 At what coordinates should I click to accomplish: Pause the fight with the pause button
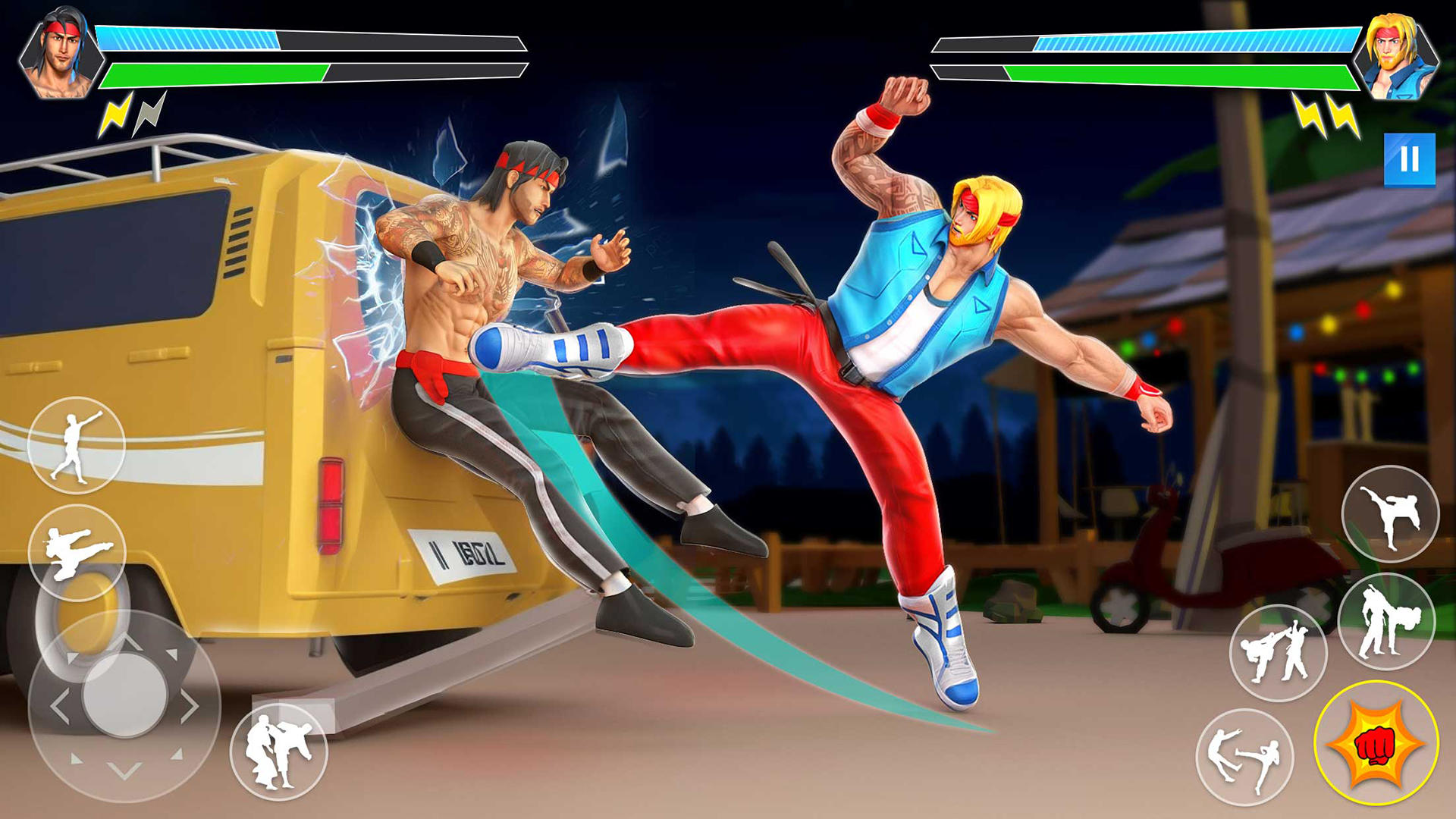click(1409, 159)
